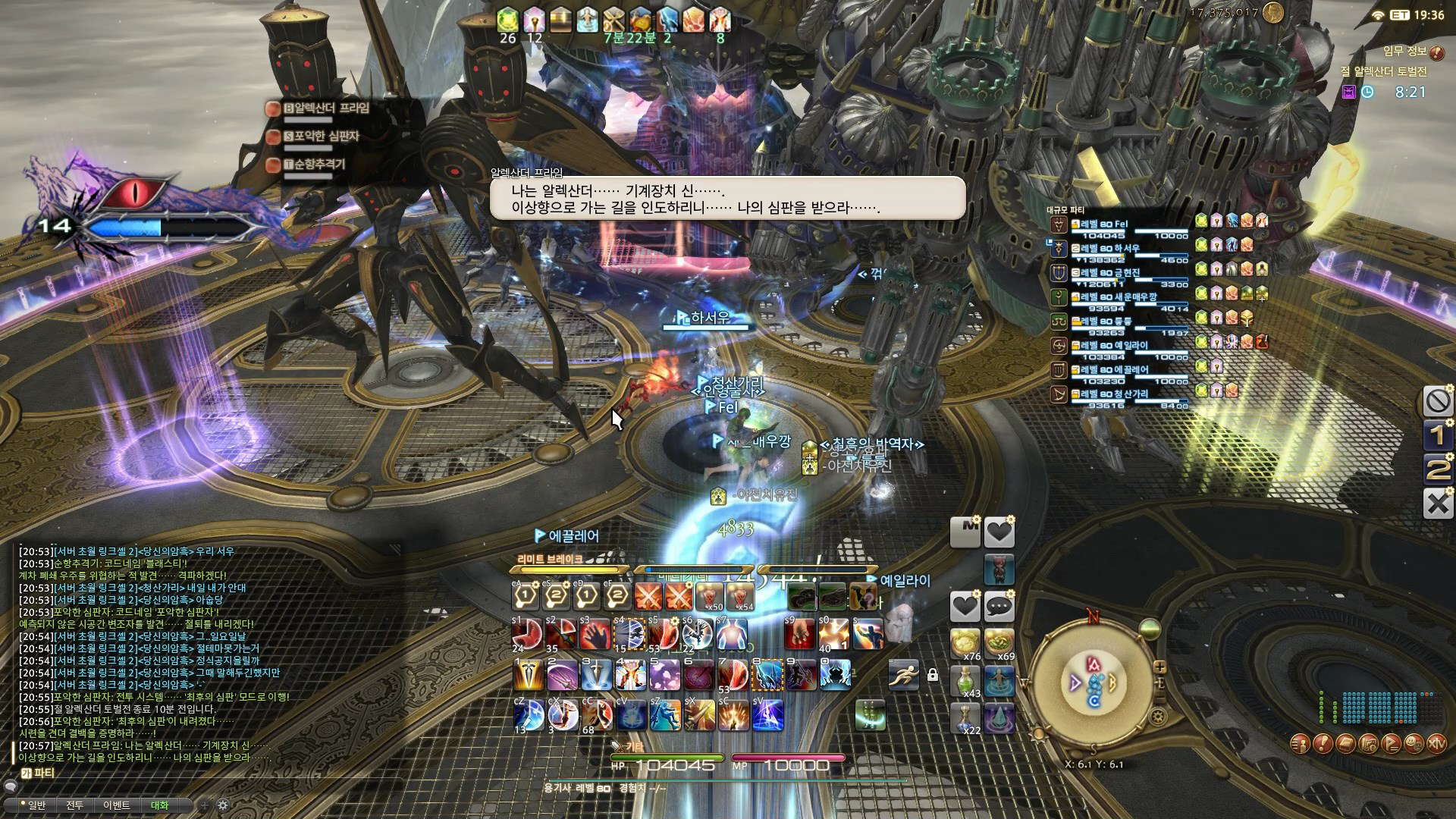Open chat log settings gear
The height and width of the screenshot is (819, 1456).
[x=223, y=805]
